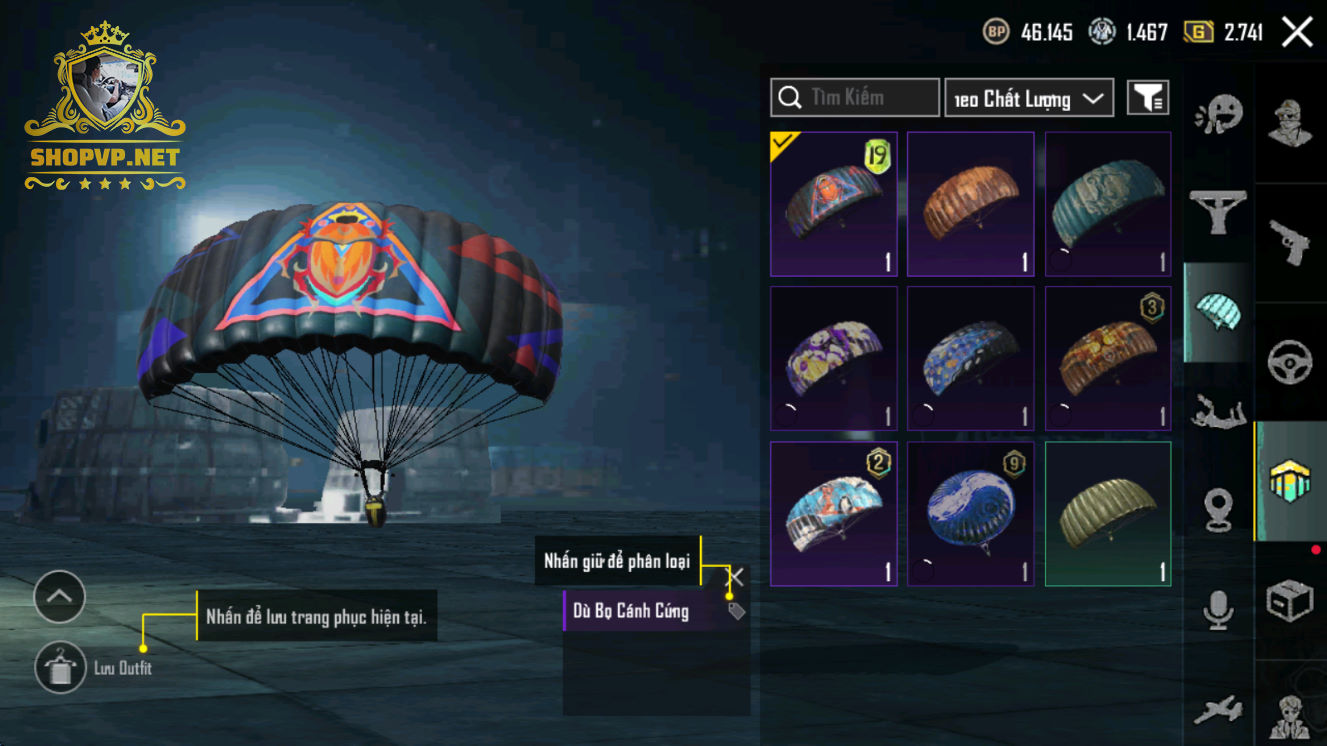Choose the orange parachute skin
The width and height of the screenshot is (1327, 746).
point(970,204)
